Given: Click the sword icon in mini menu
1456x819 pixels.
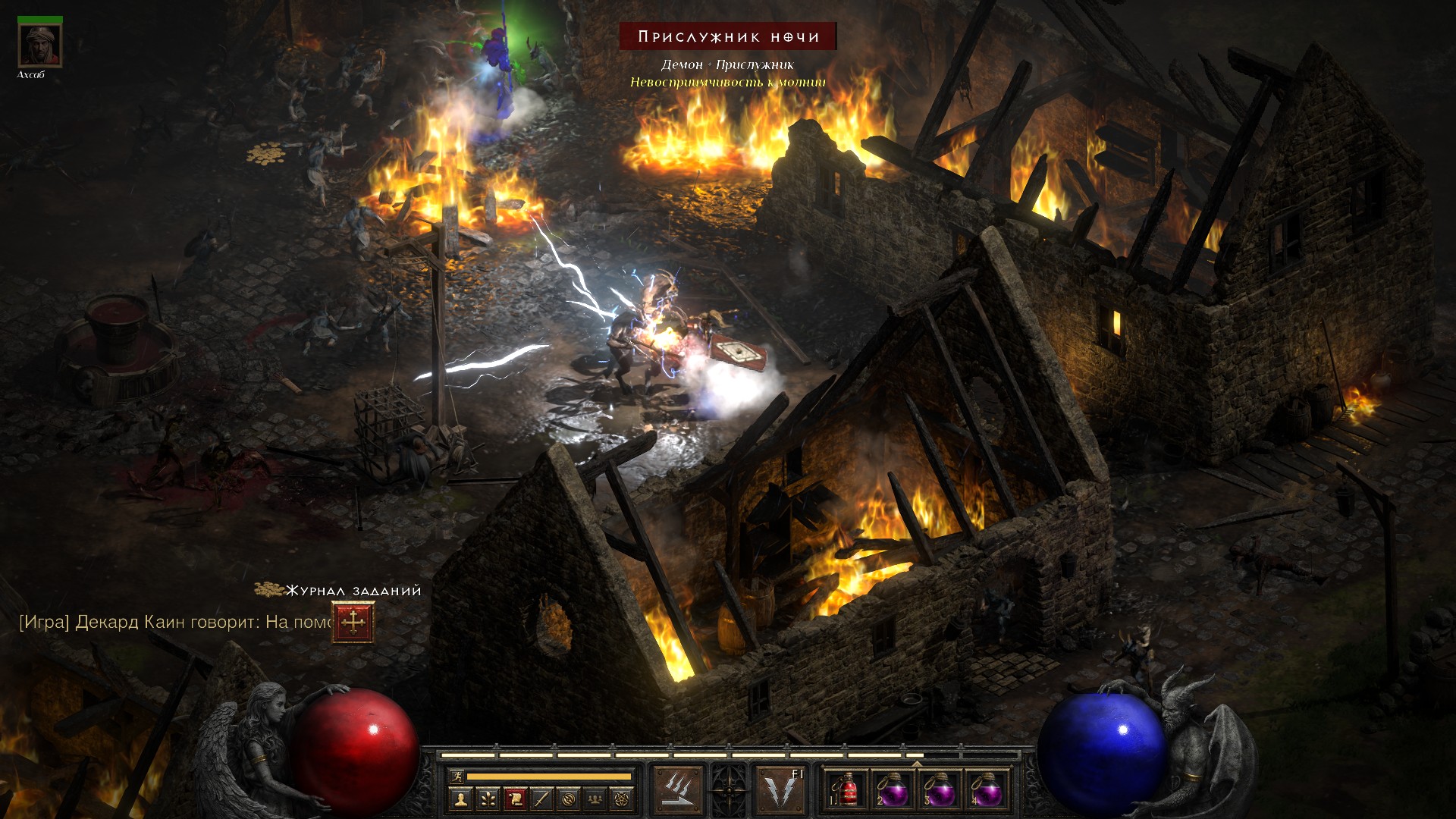Looking at the screenshot, I should click(541, 799).
